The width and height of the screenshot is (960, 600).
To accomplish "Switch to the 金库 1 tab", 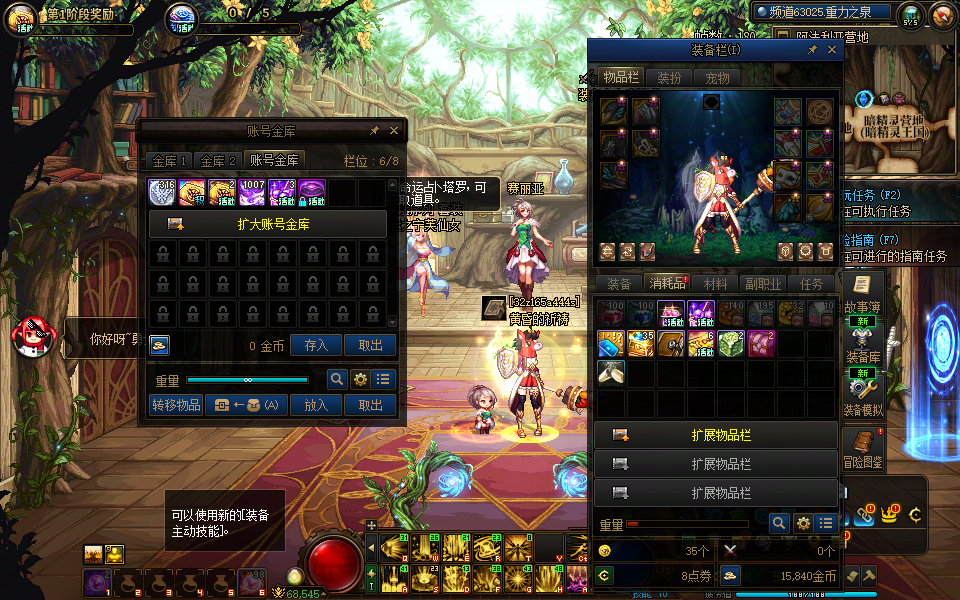I will [x=170, y=160].
